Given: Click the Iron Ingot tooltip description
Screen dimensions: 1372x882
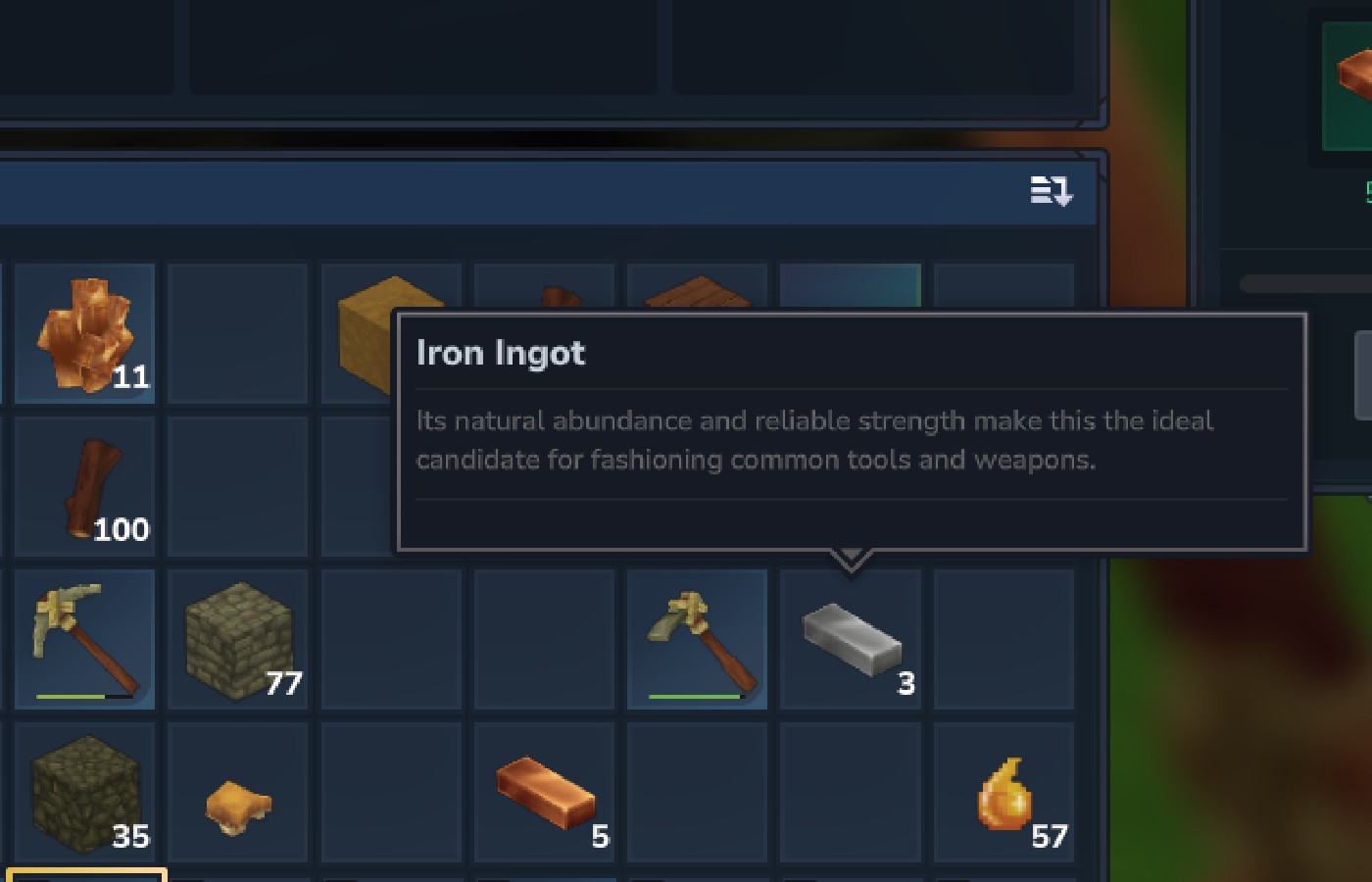Looking at the screenshot, I should 816,439.
